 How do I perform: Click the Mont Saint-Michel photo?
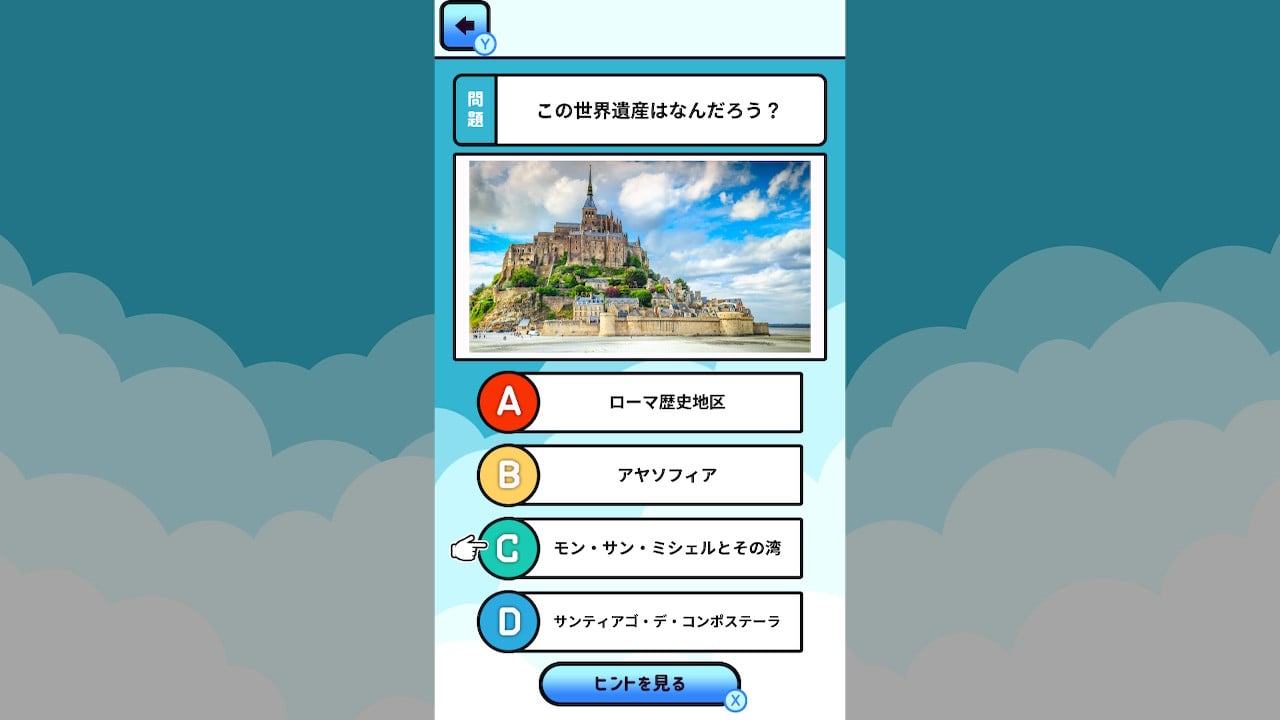(x=640, y=256)
